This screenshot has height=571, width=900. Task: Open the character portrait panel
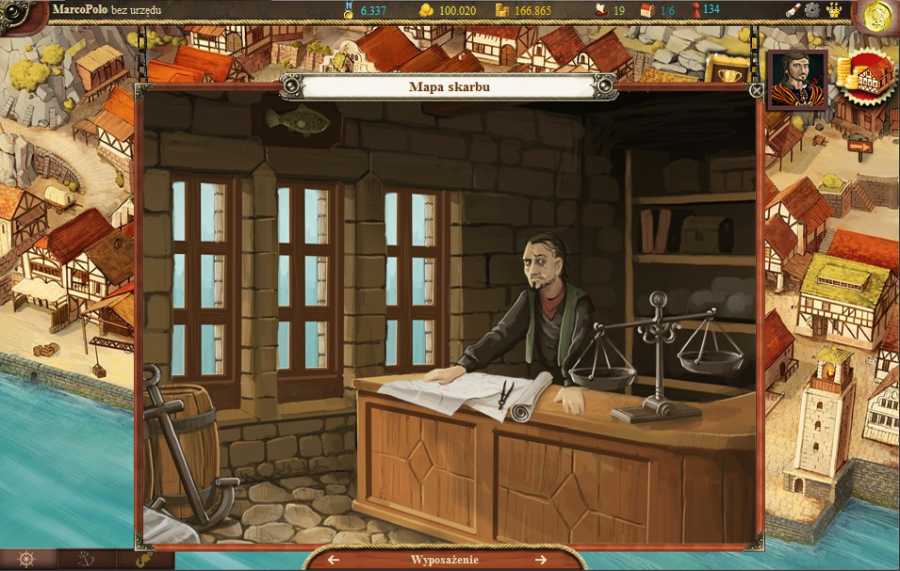[797, 79]
